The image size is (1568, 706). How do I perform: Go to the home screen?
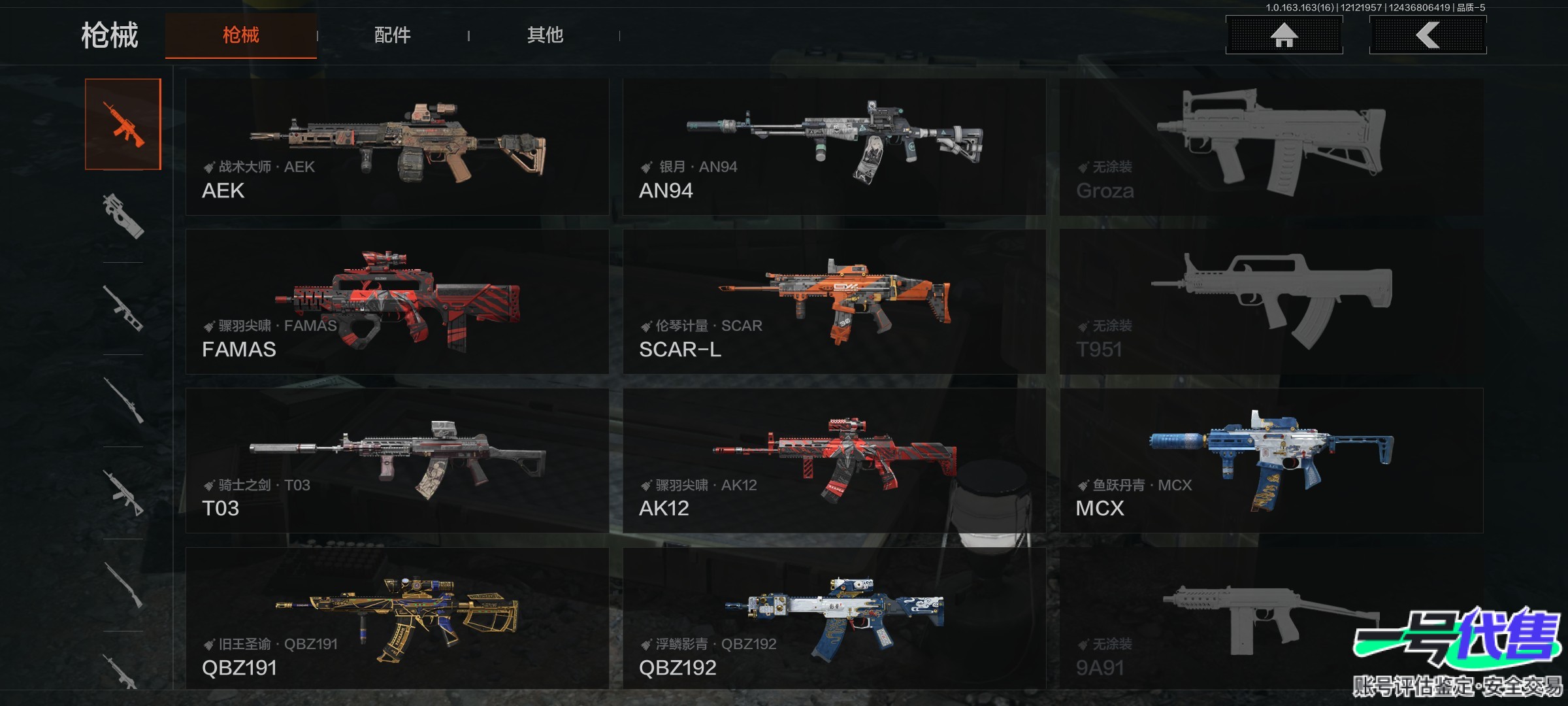(x=1284, y=35)
